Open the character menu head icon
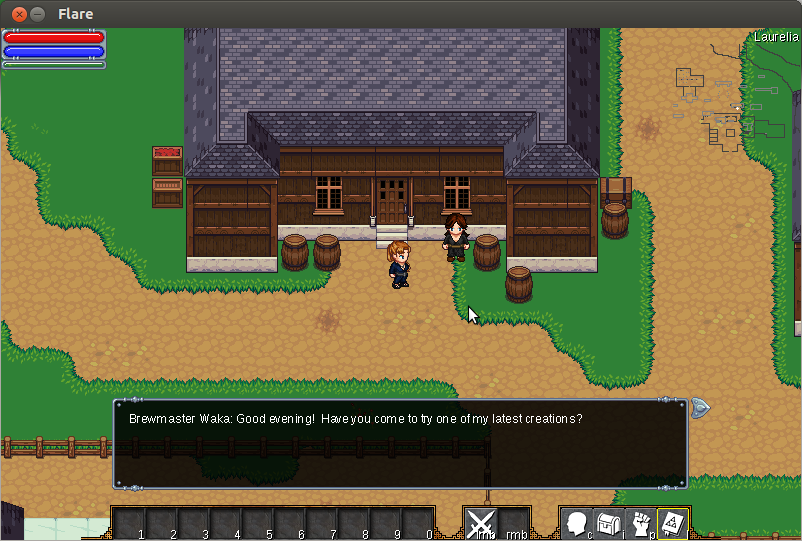Screen dimensions: 802x541 [x=577, y=523]
